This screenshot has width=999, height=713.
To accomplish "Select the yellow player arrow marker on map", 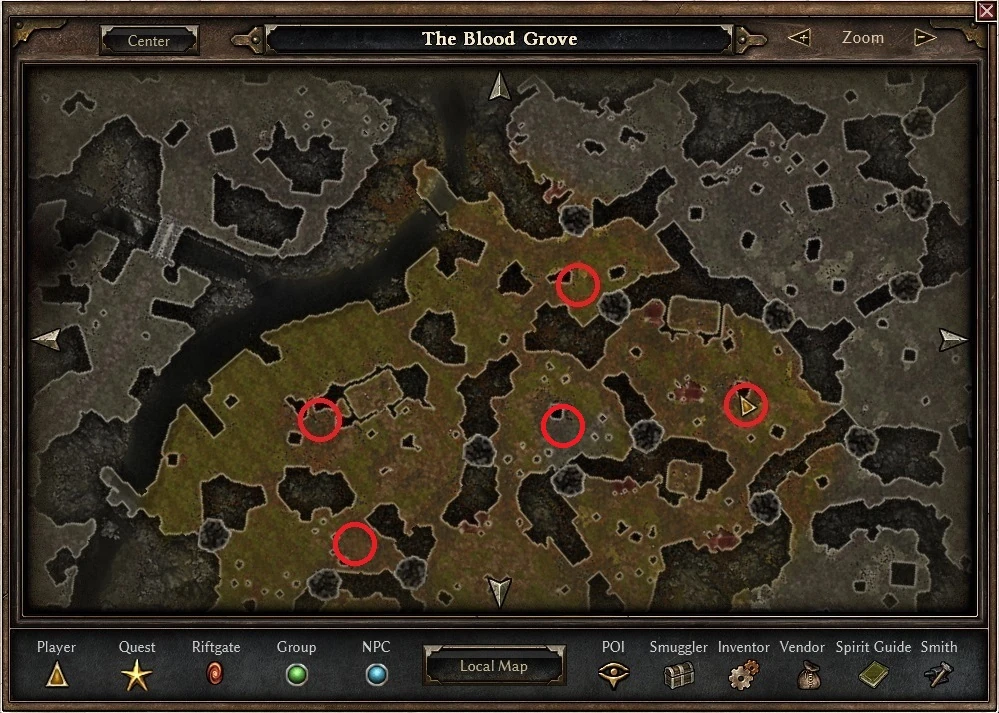I will tap(746, 405).
